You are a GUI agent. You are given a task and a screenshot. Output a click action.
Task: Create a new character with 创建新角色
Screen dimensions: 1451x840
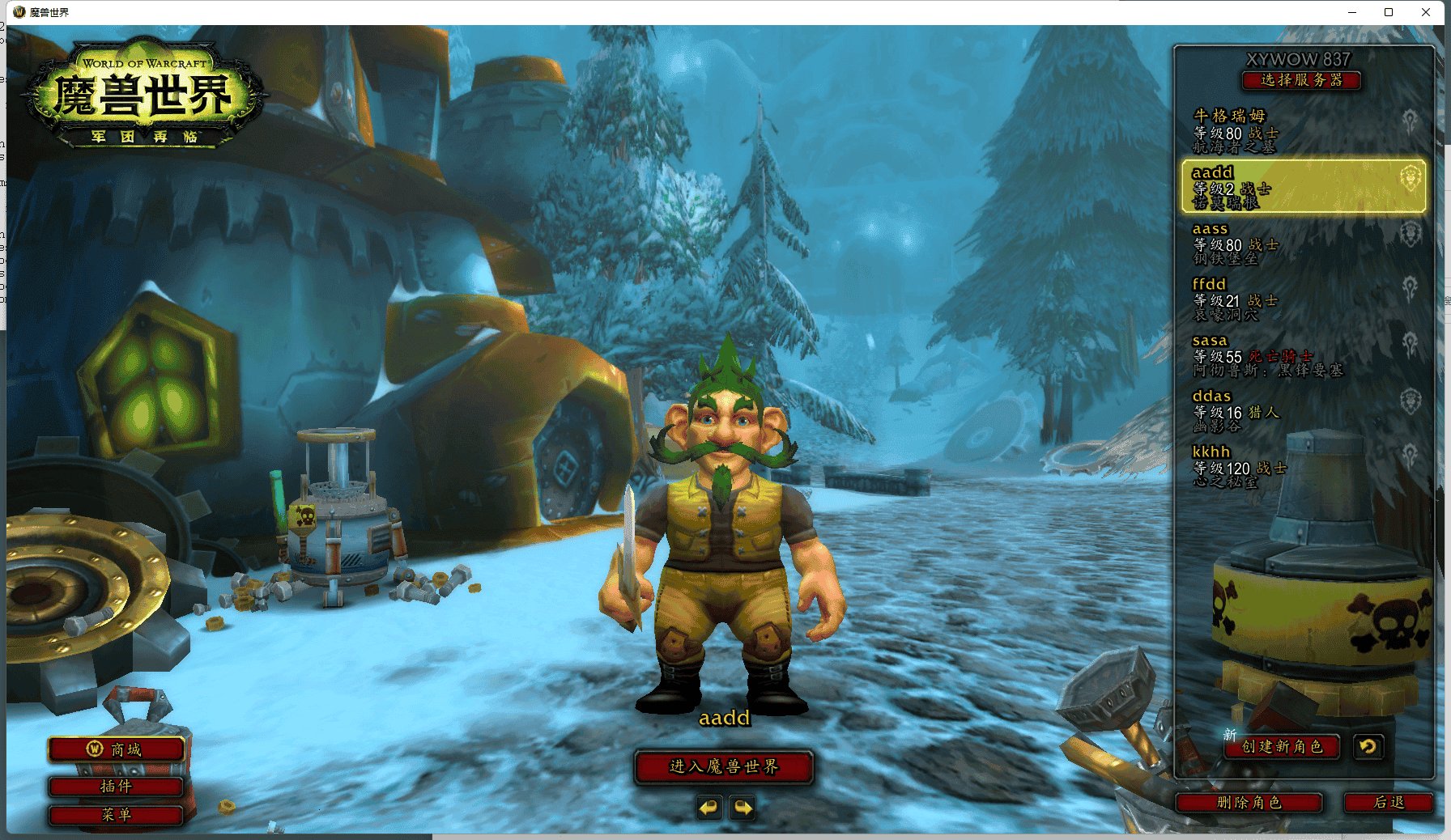click(x=1282, y=747)
